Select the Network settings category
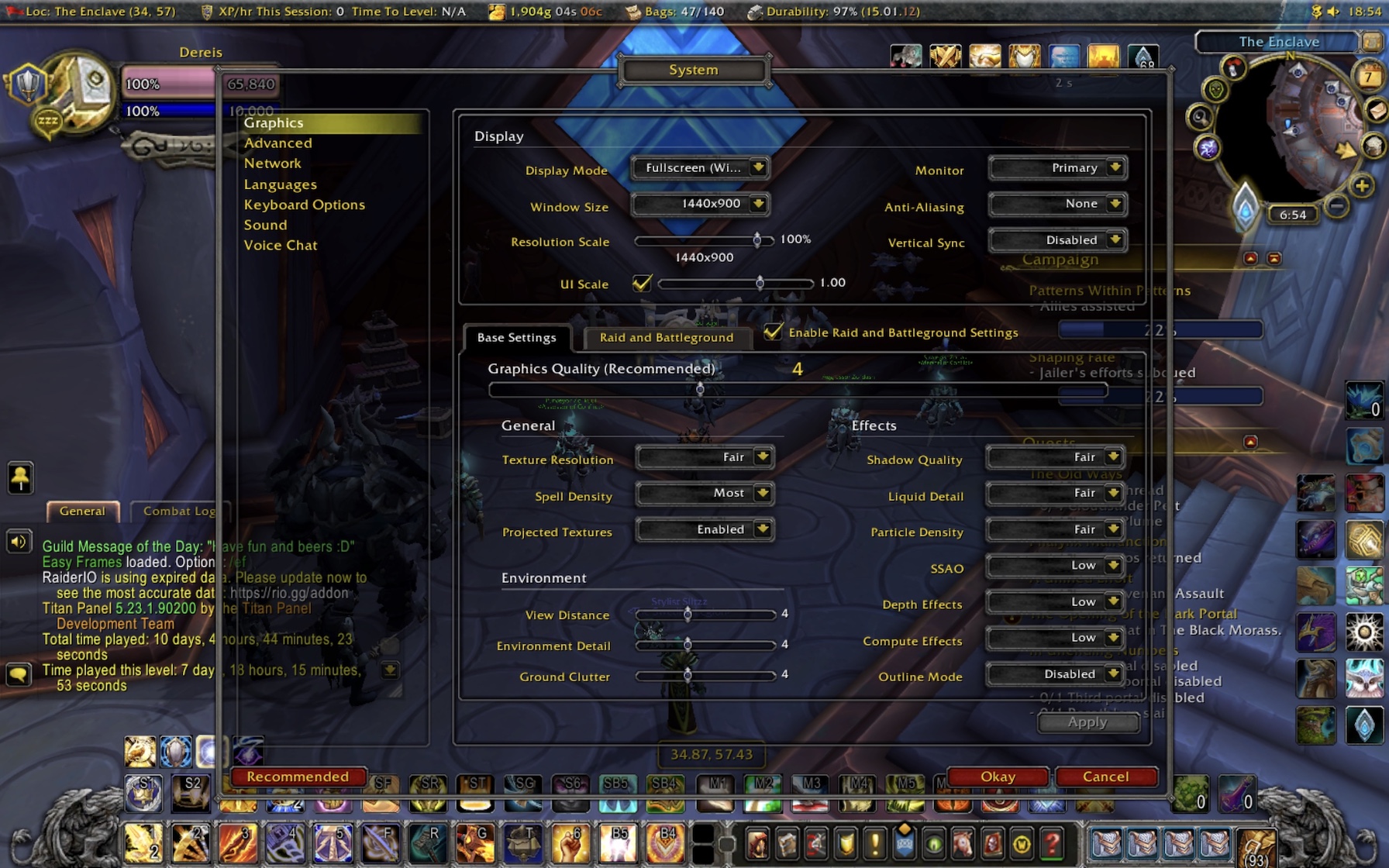This screenshot has height=868, width=1389. (273, 164)
